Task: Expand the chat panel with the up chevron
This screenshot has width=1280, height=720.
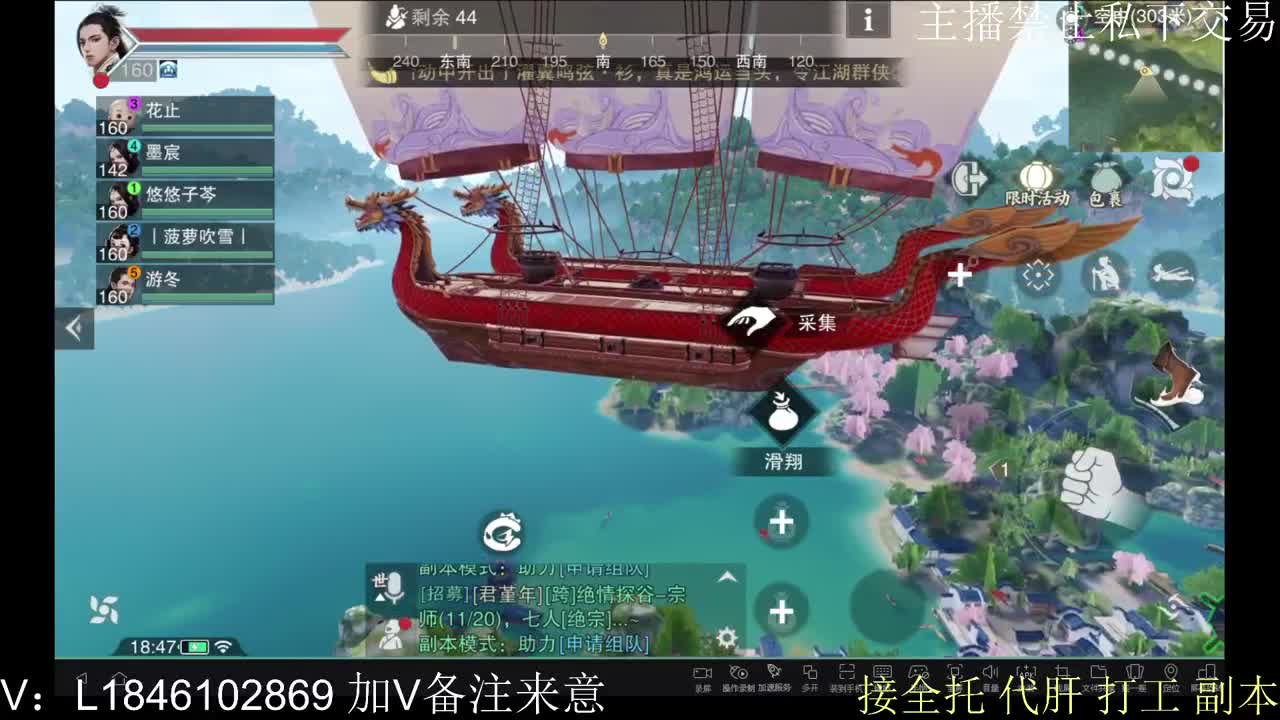Action: pyautogui.click(x=726, y=578)
